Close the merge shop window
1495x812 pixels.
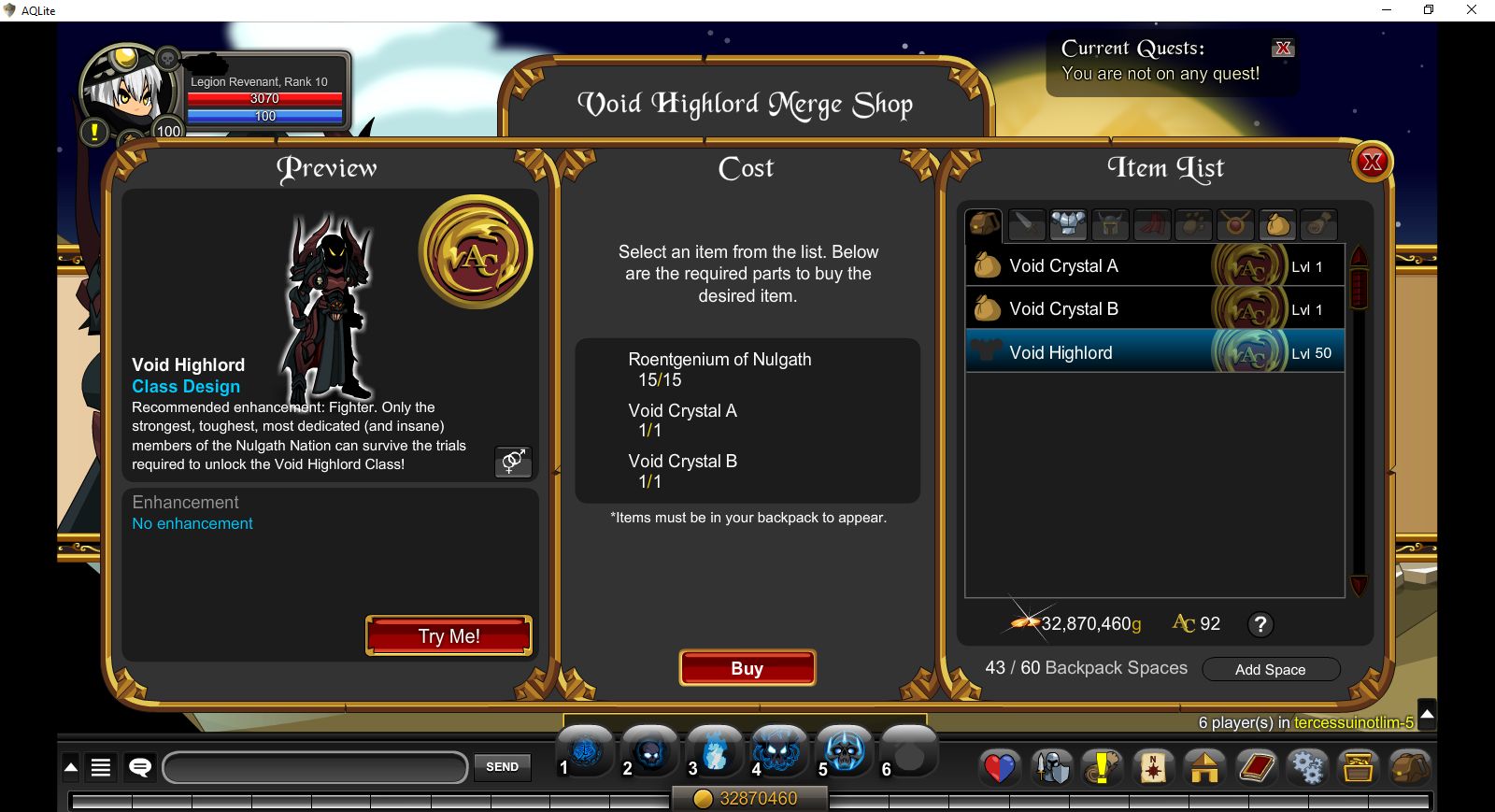click(x=1372, y=163)
